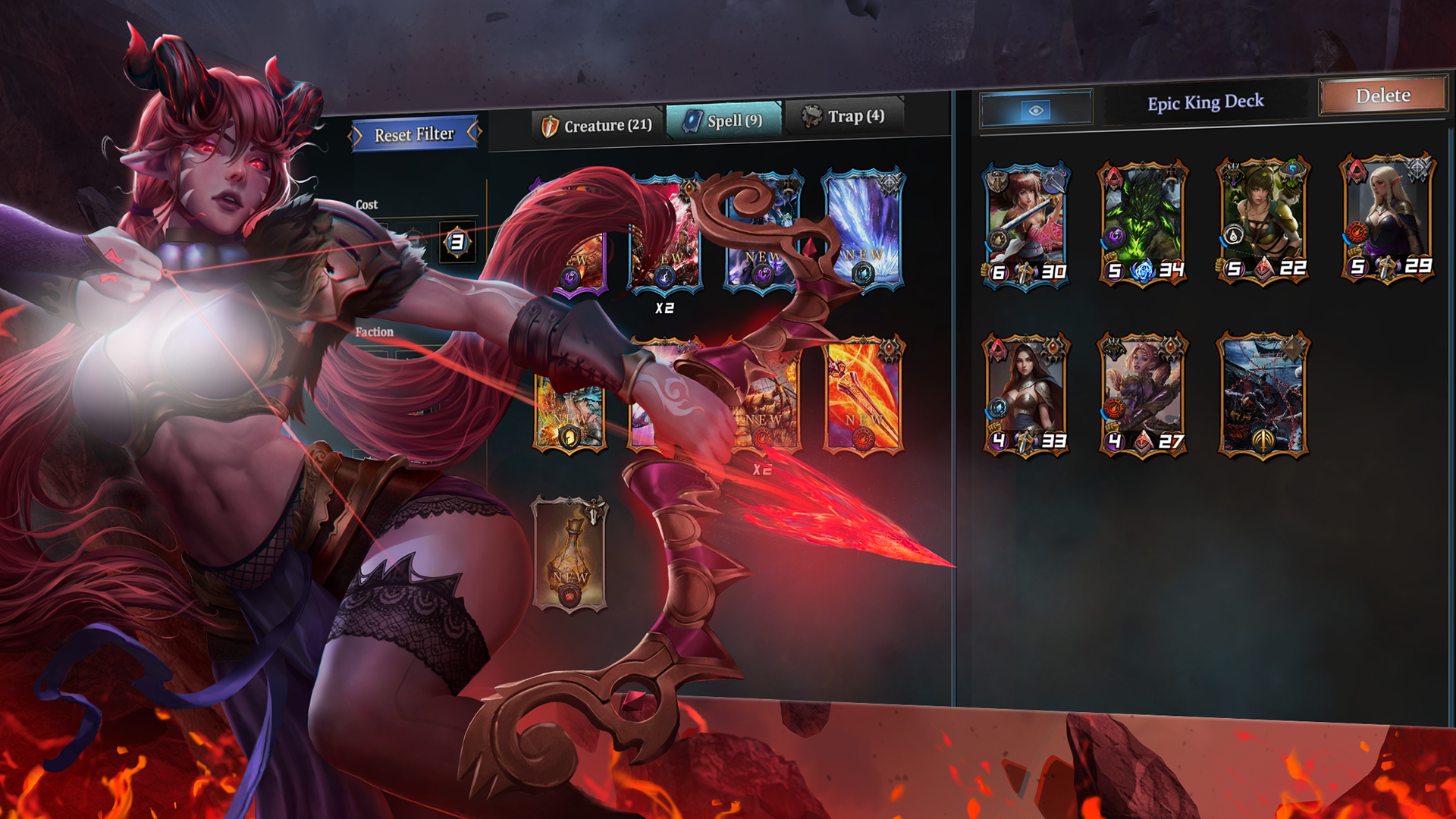Click the Epic King Deck name field
The width and height of the screenshot is (1456, 819).
1206,101
